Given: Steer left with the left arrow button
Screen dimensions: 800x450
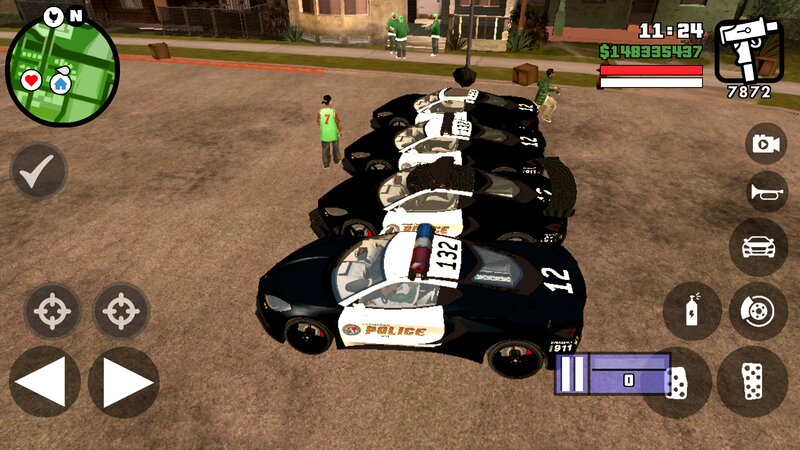Looking at the screenshot, I should tap(44, 381).
